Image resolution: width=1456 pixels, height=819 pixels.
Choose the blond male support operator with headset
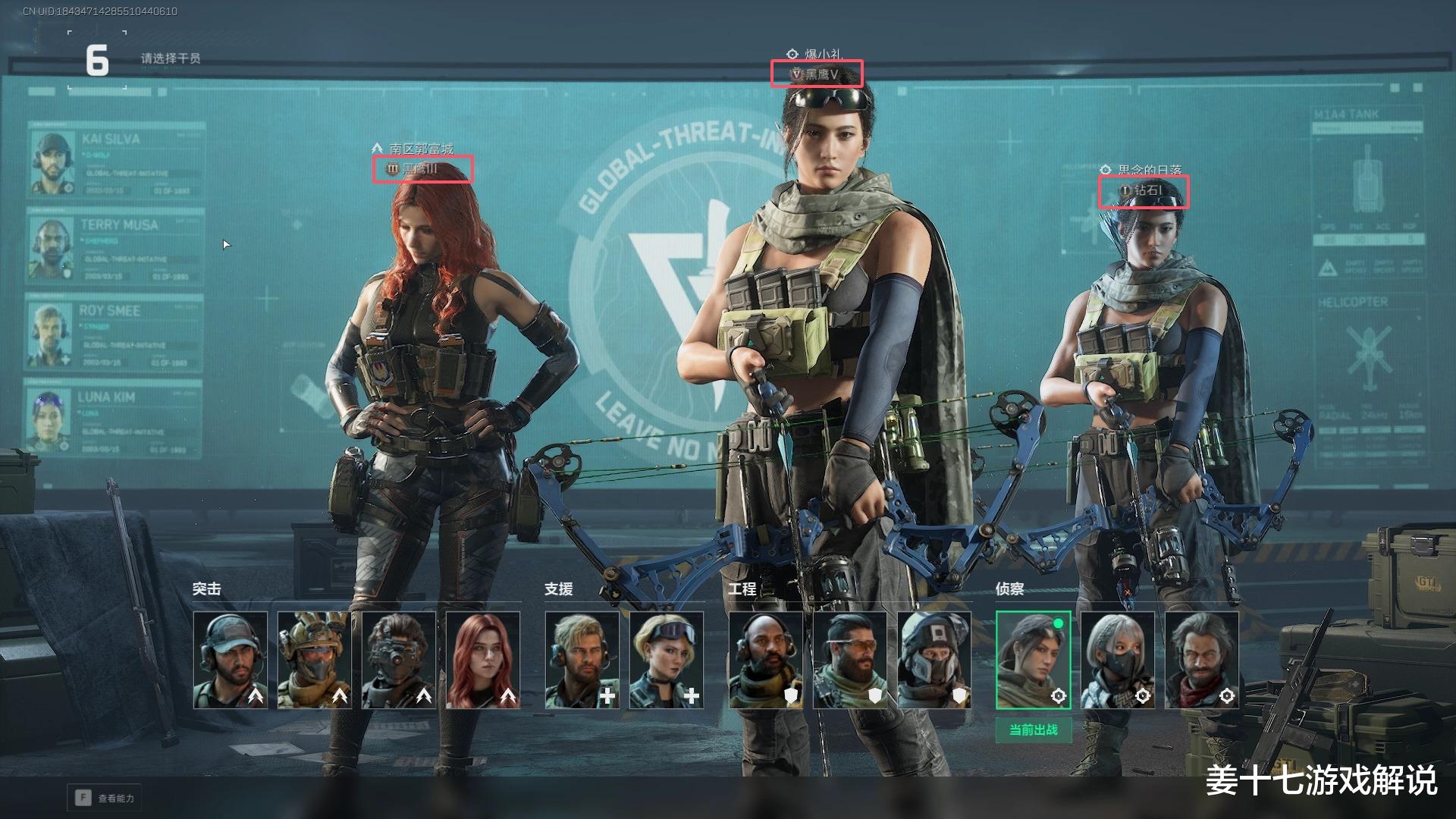pos(582,660)
